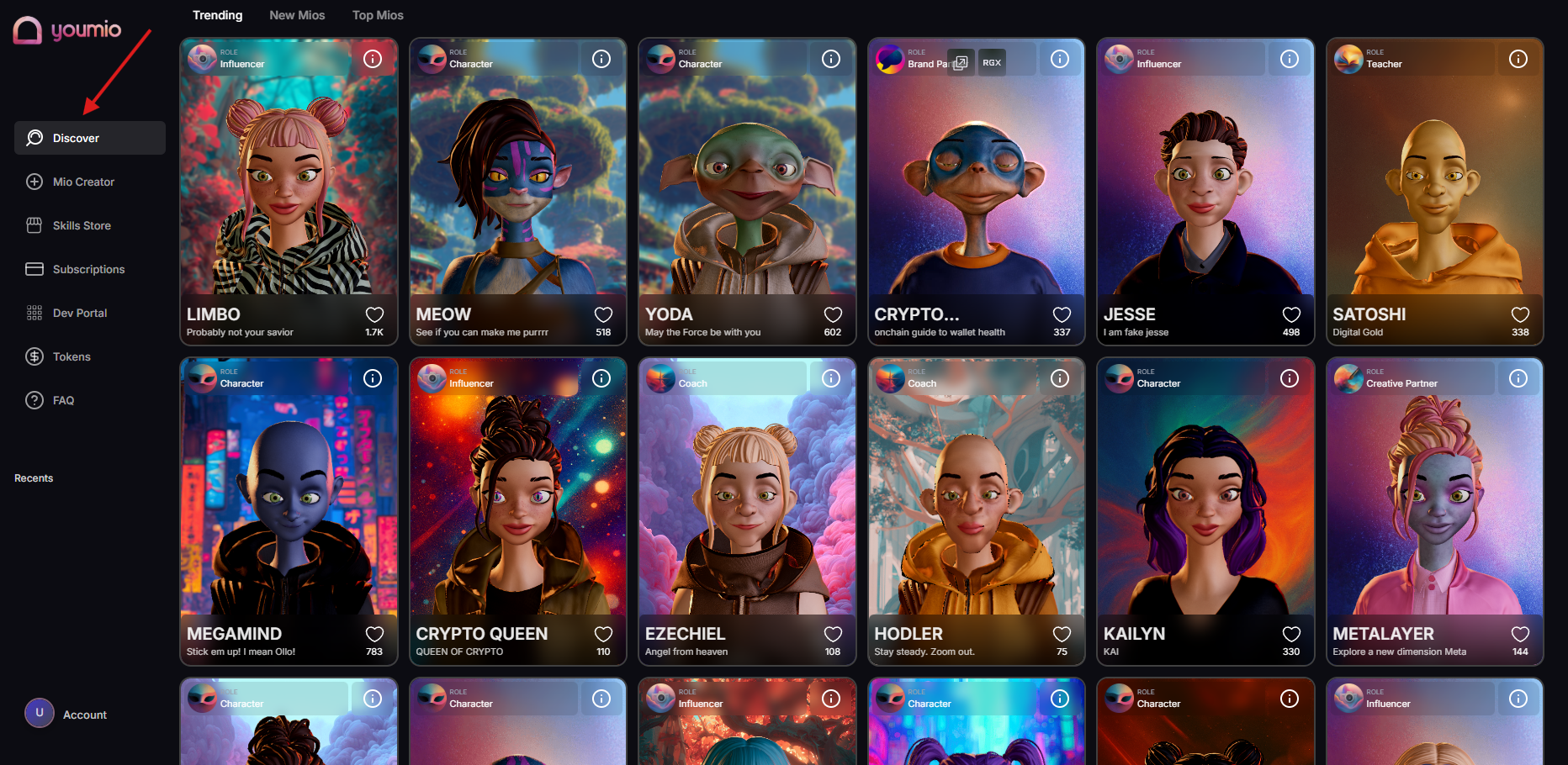Go to the Skills Store

click(x=81, y=225)
